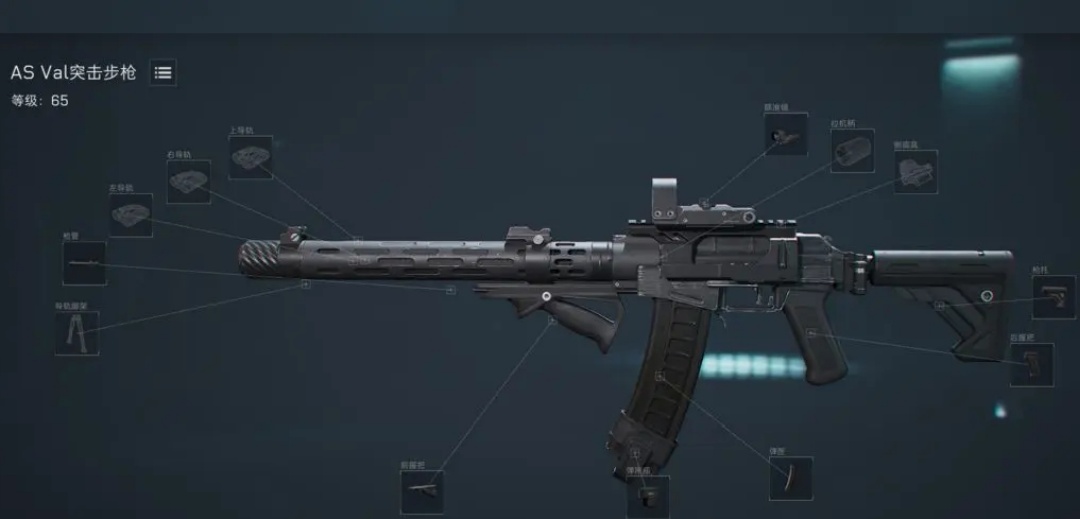
Task: Select the rail bipod (导轨脚架) slot
Action: coord(76,333)
